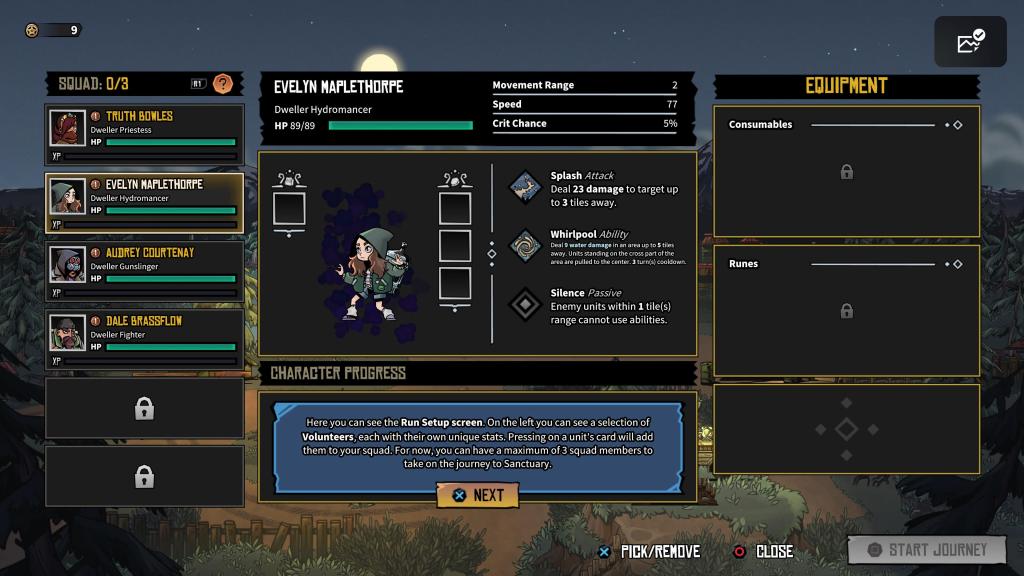Inspect the Whirlpool ability icon
The image size is (1024, 576).
point(525,246)
